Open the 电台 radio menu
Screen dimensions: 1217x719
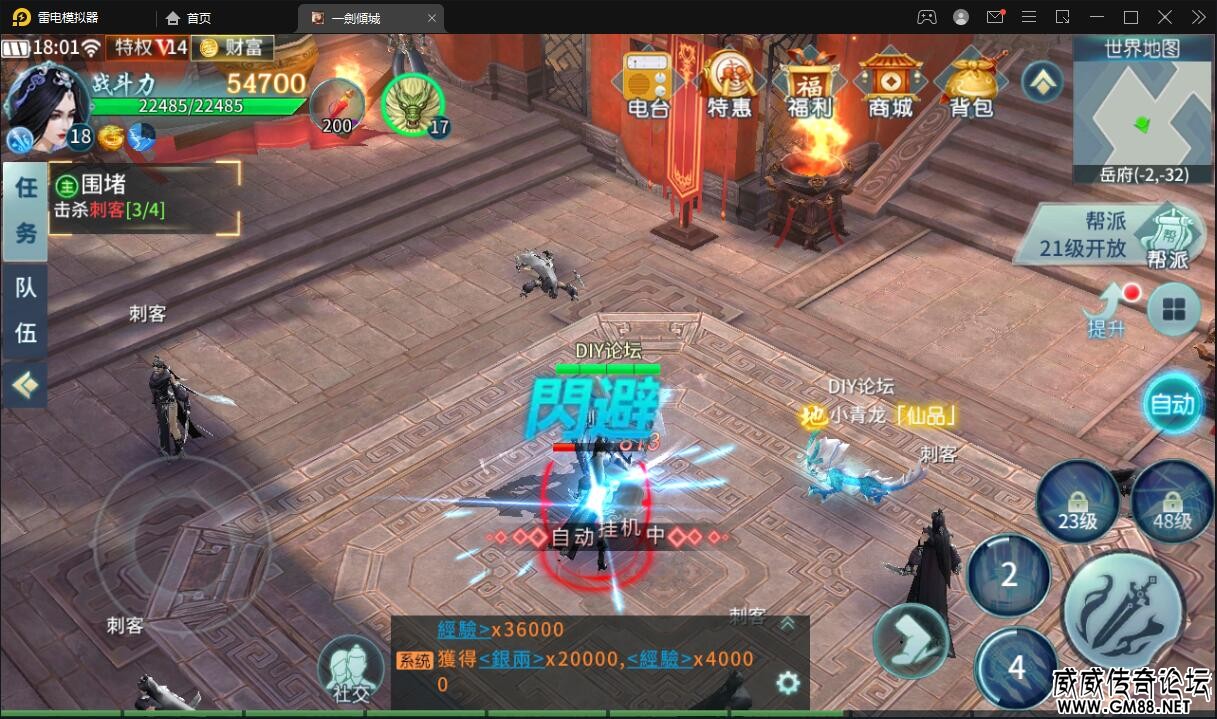pyautogui.click(x=647, y=83)
